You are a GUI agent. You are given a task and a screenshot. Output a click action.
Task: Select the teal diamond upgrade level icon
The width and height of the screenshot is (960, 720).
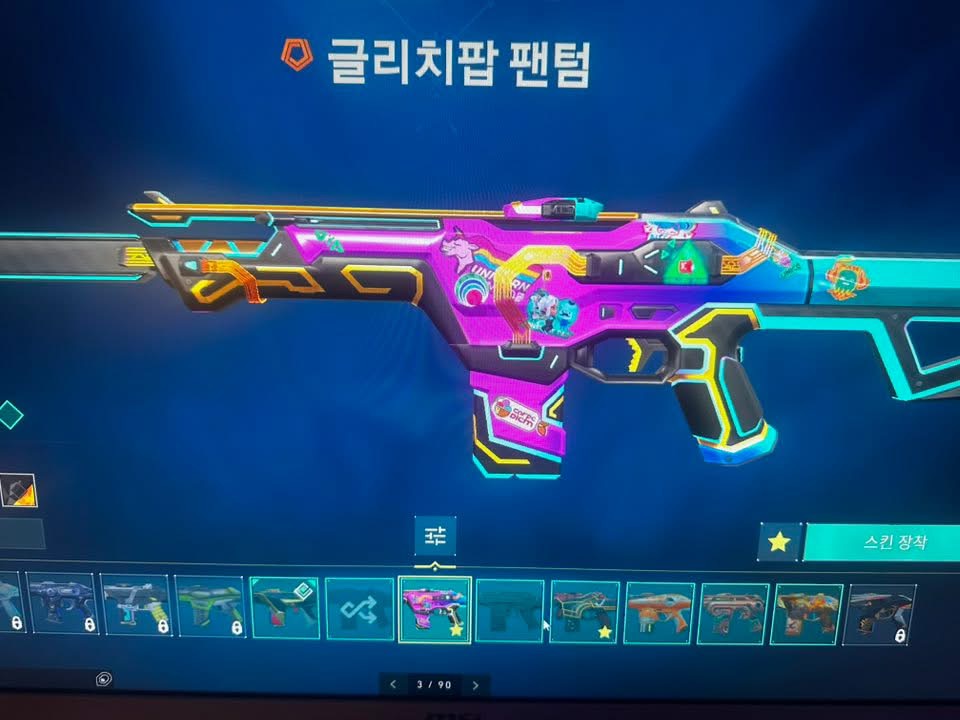(10, 414)
